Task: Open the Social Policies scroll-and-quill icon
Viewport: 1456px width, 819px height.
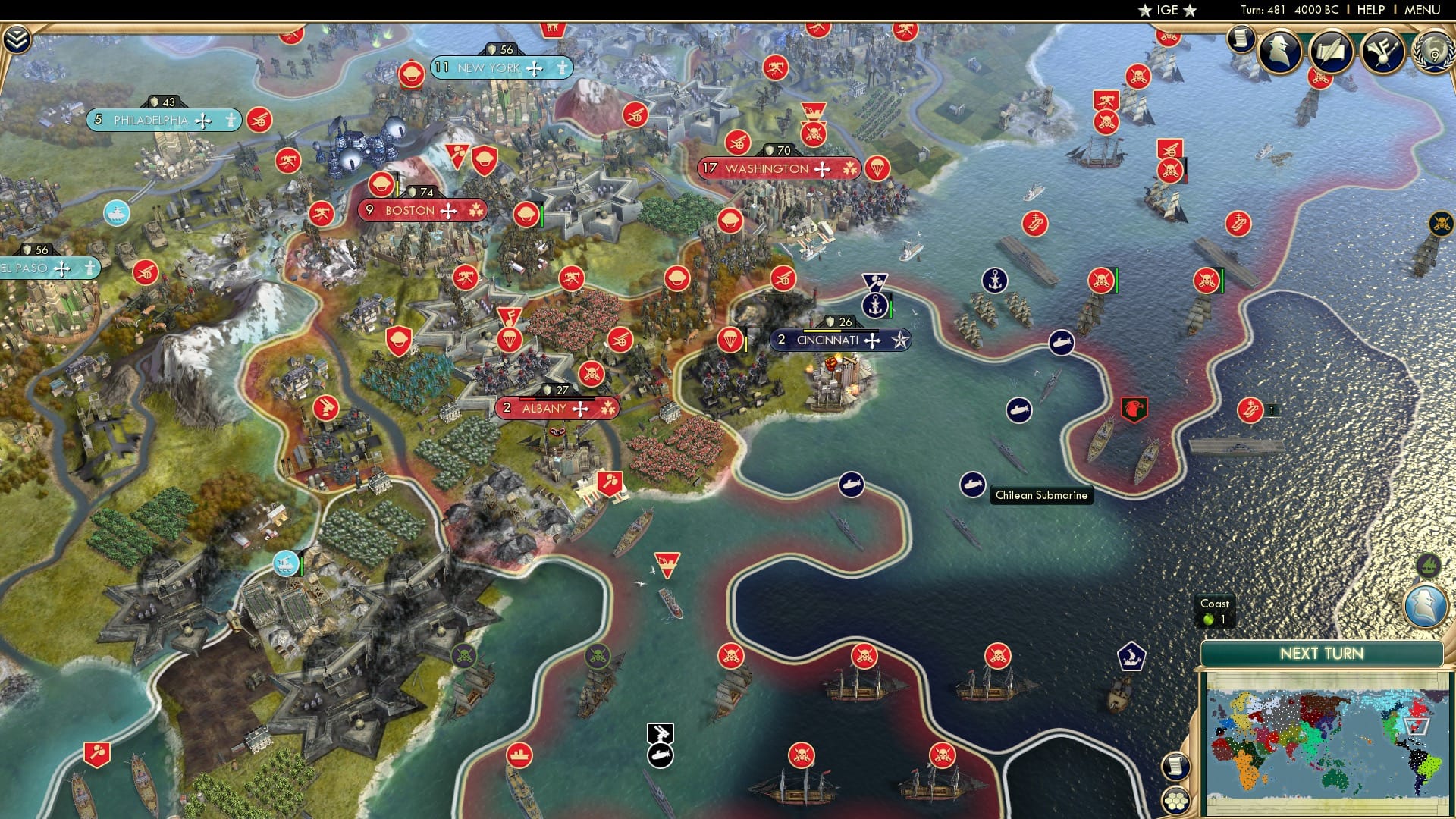Action: click(1332, 50)
